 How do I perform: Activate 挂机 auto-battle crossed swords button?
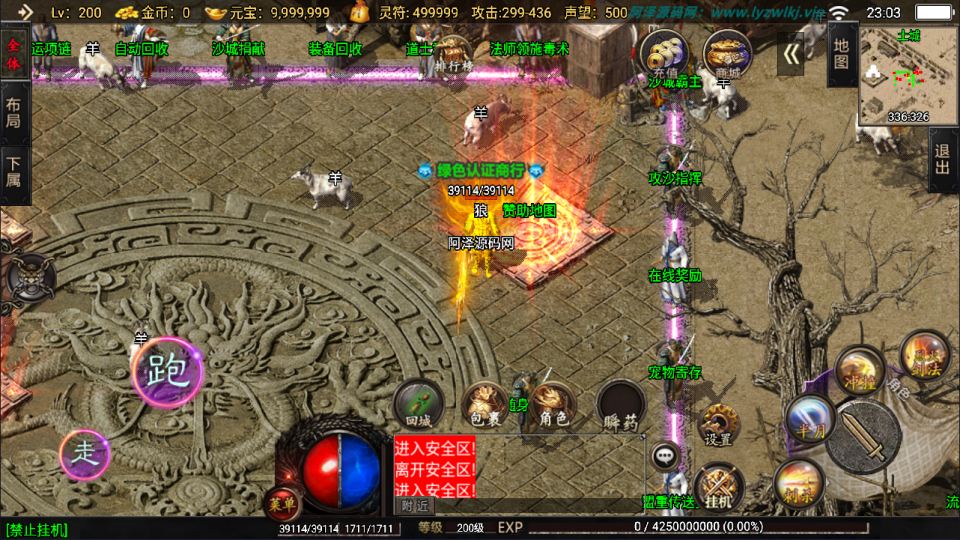coord(718,485)
